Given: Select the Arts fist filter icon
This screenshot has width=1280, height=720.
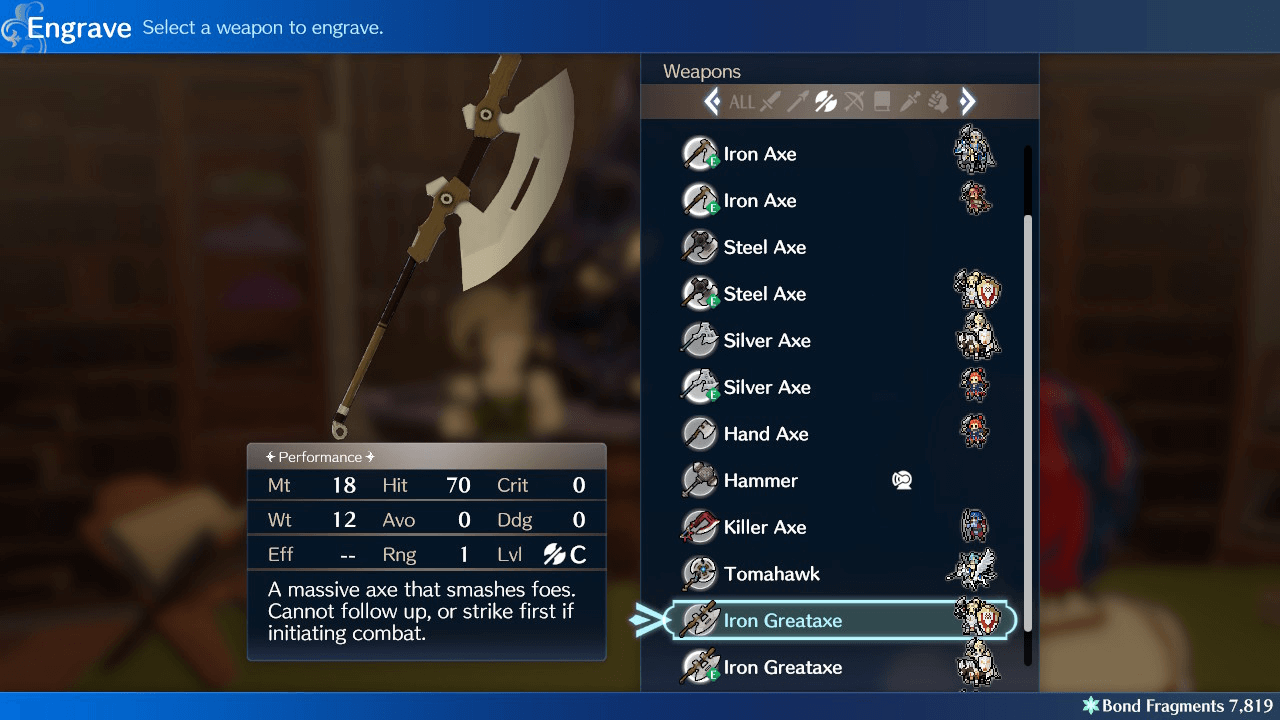Looking at the screenshot, I should (x=938, y=101).
